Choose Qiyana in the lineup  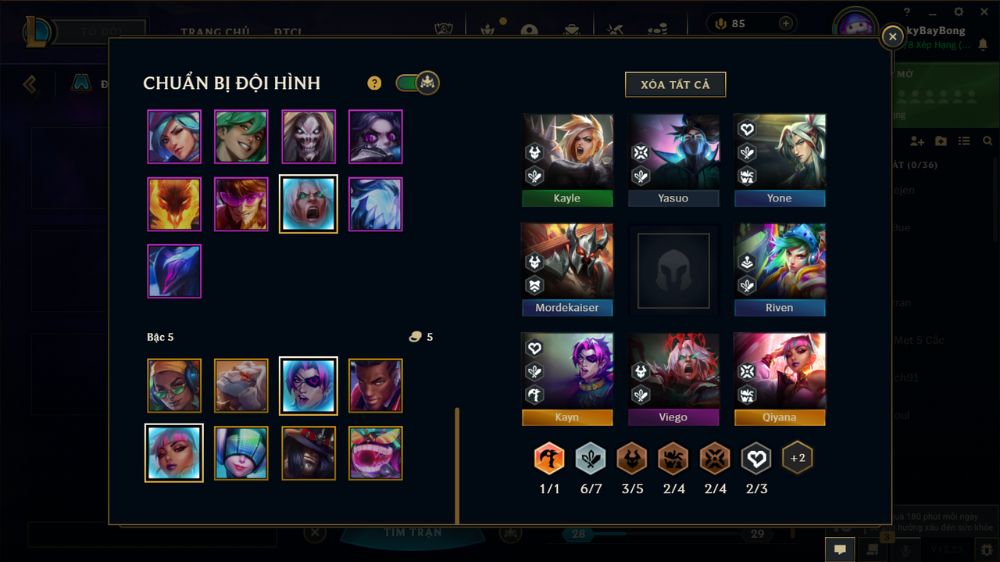click(779, 377)
